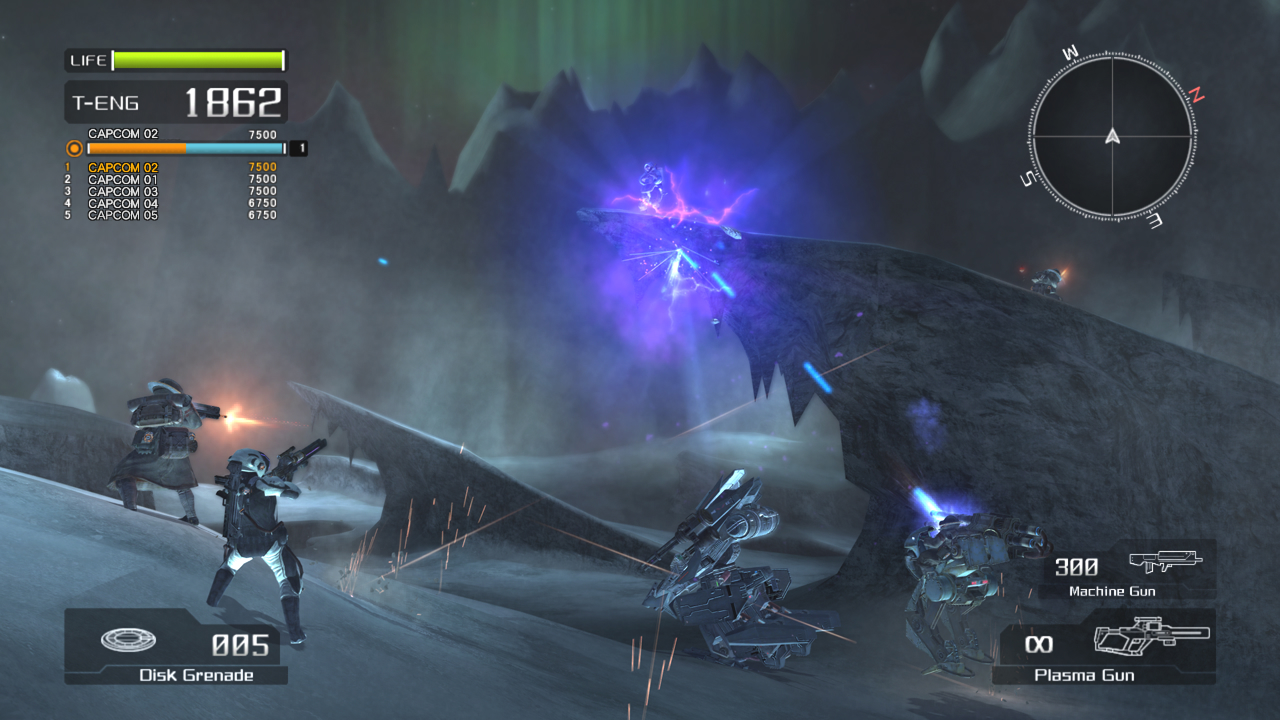Click the compass radar
Viewport: 1280px width, 720px height.
pyautogui.click(x=1112, y=136)
